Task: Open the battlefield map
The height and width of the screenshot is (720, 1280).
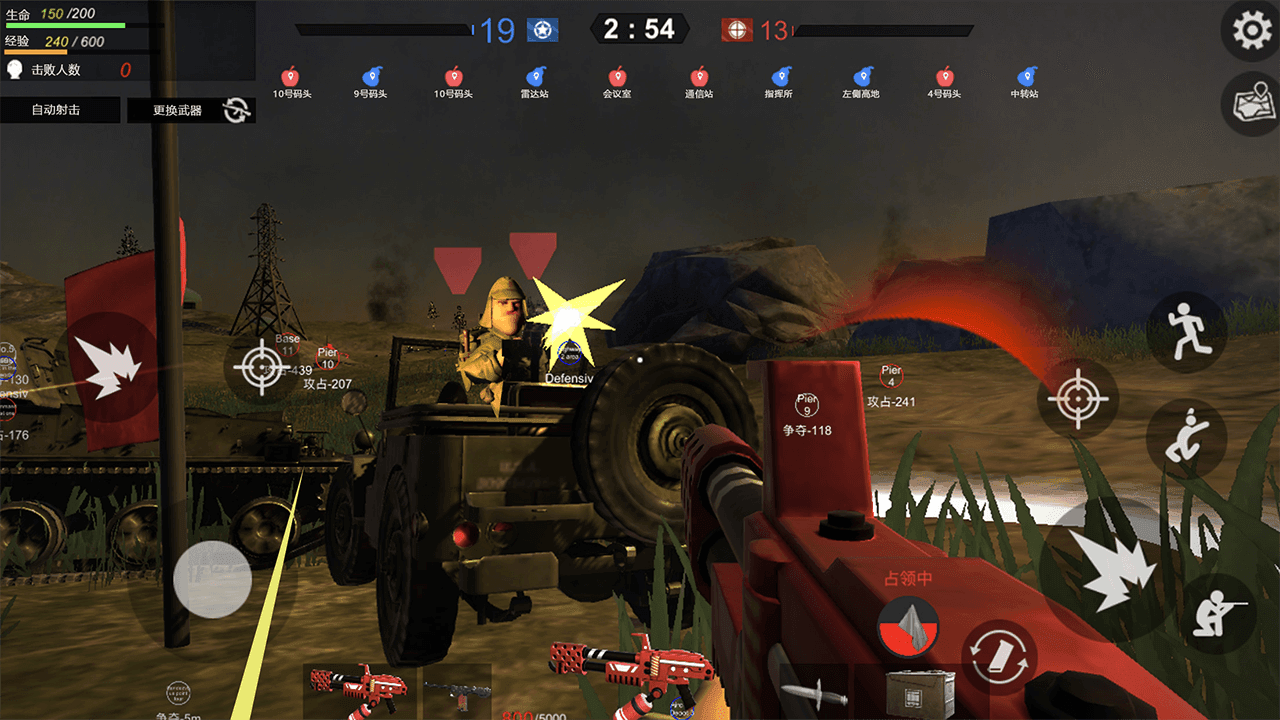Action: pyautogui.click(x=1251, y=104)
